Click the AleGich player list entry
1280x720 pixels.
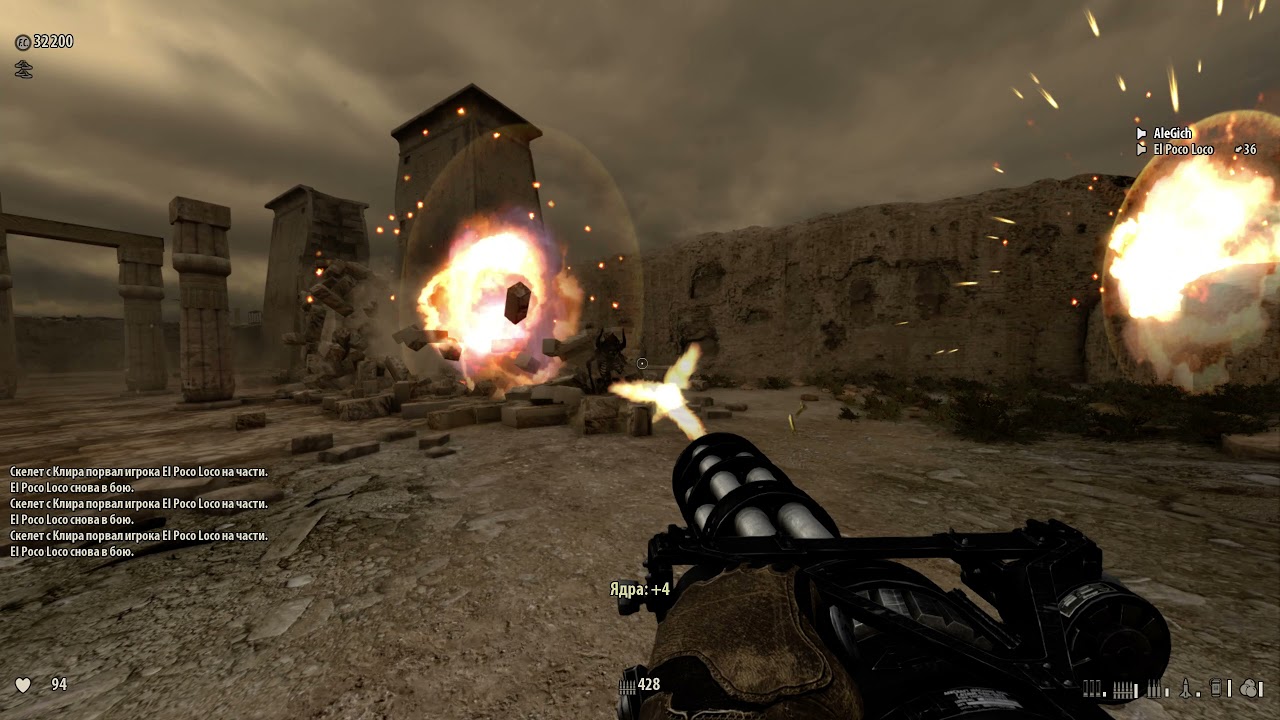(x=1172, y=133)
